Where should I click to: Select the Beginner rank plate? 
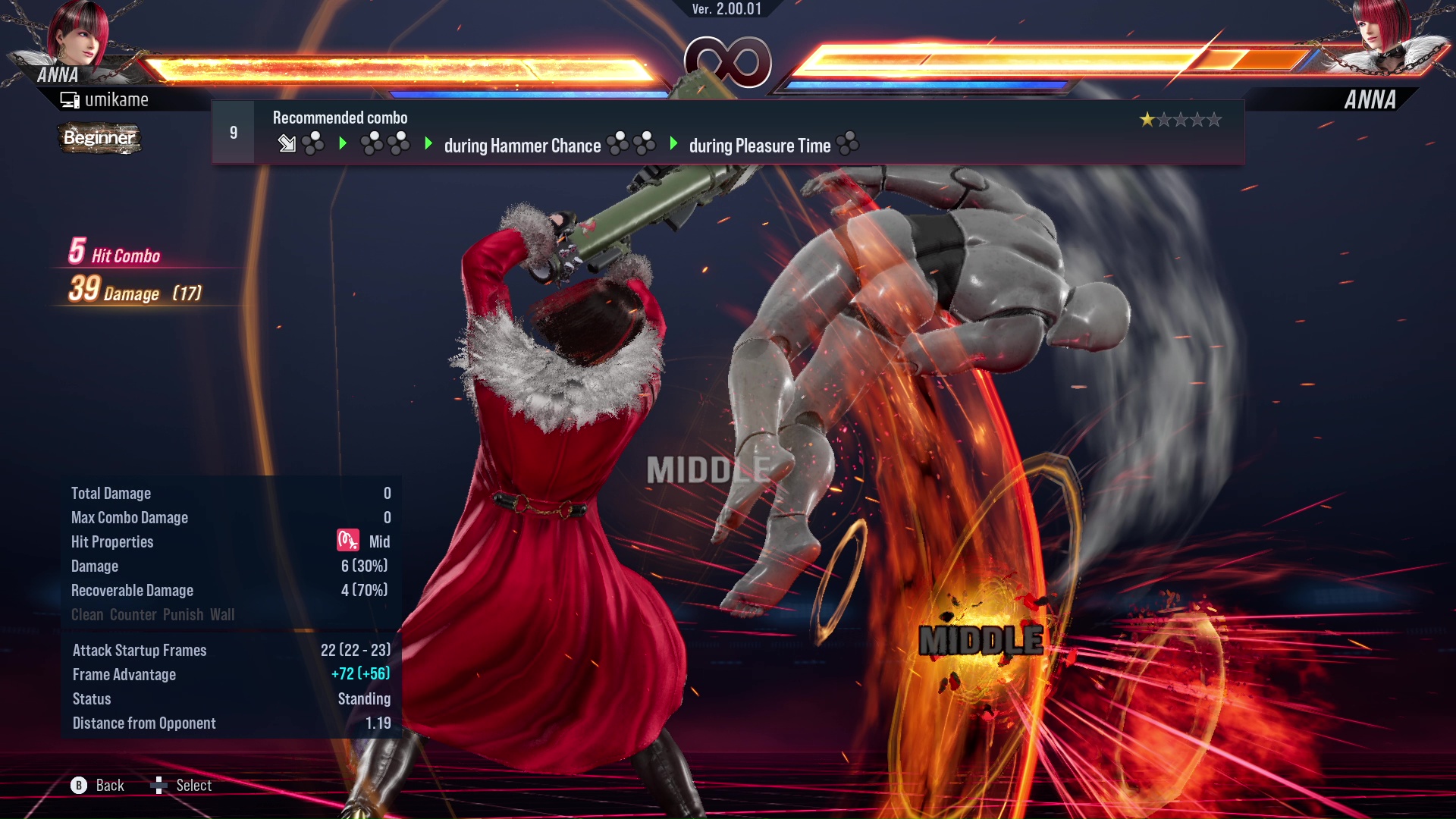click(x=99, y=138)
